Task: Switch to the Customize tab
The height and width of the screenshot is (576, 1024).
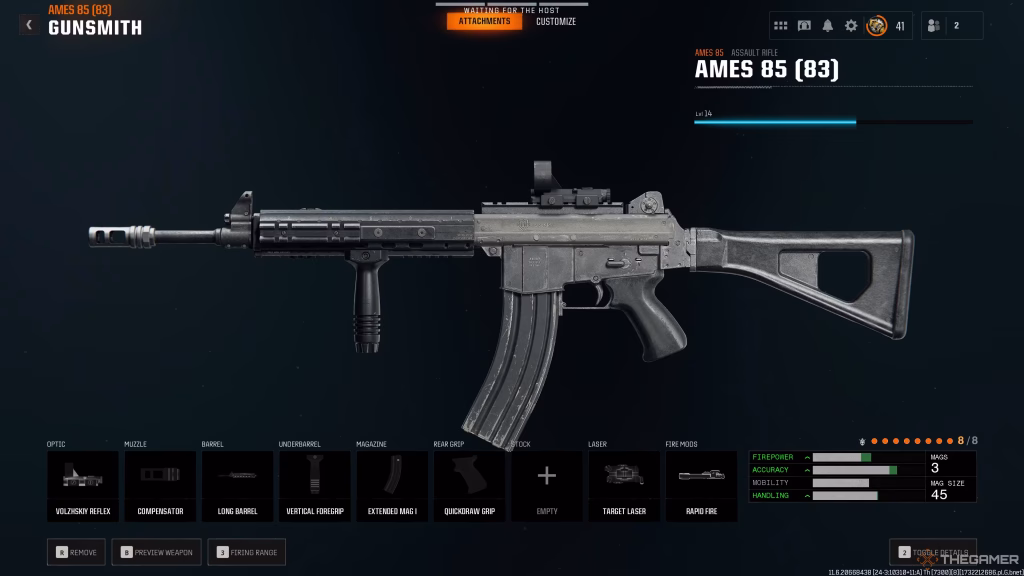Action: 556,22
